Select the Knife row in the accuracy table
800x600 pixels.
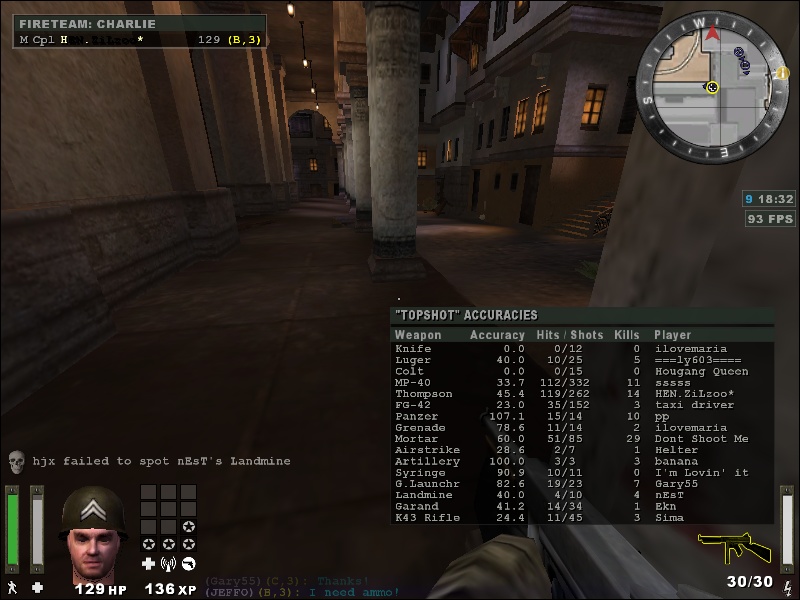(581, 349)
